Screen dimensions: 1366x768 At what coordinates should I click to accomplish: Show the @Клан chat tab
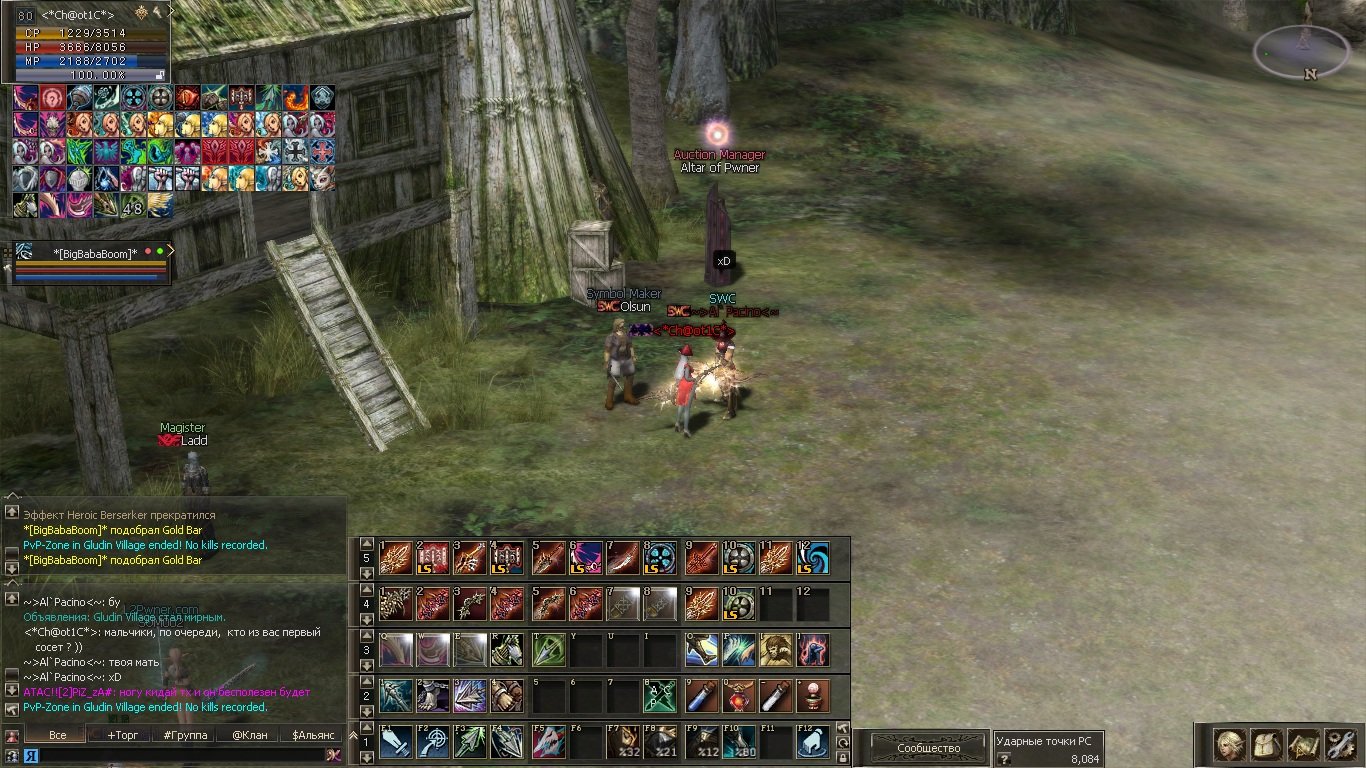point(249,735)
